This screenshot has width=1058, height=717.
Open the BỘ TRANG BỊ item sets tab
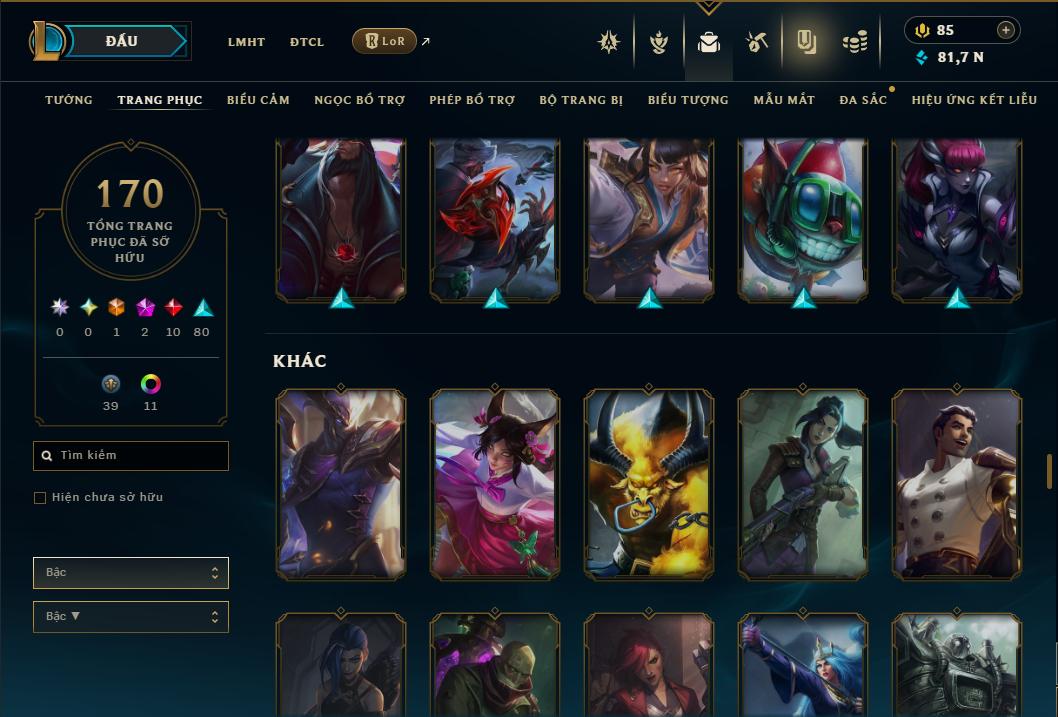(x=581, y=100)
